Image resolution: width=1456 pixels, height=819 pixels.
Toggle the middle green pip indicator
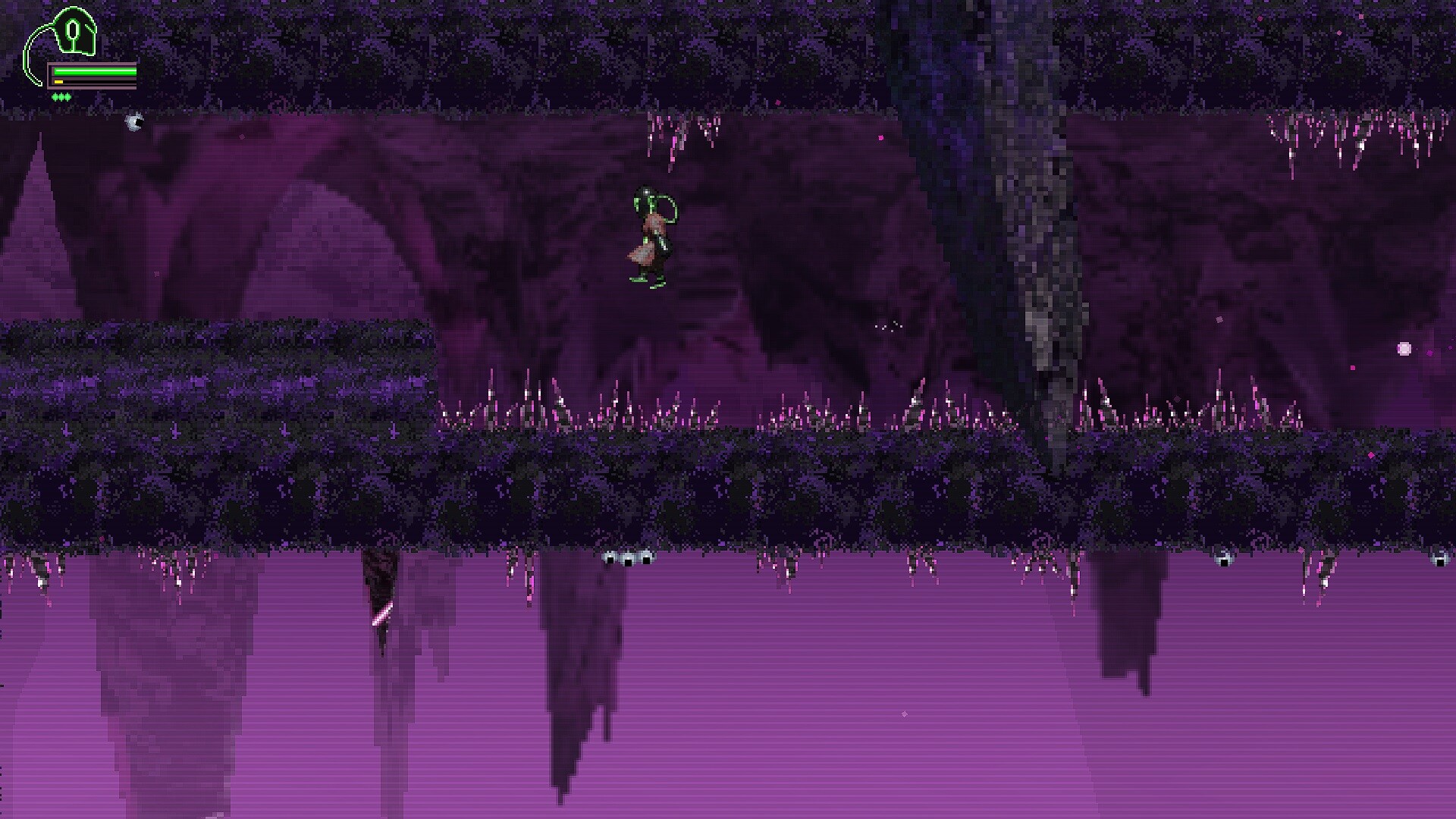(61, 97)
